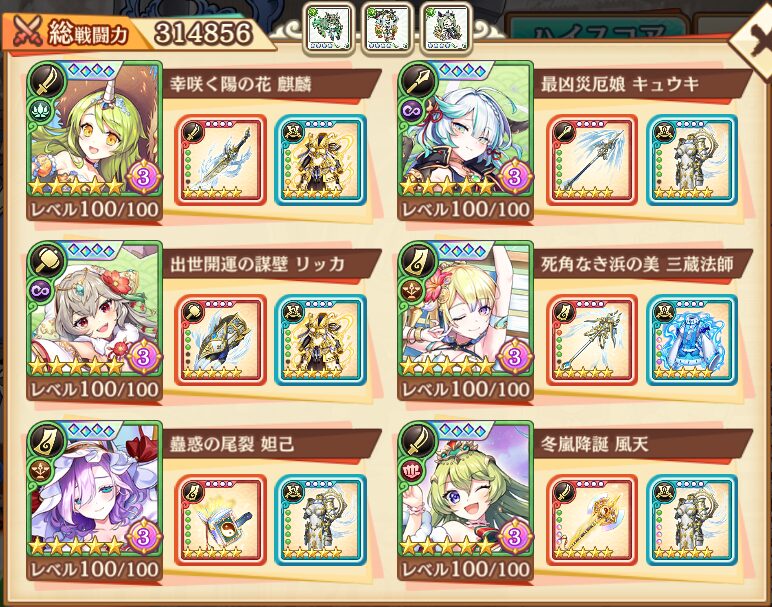772x607 pixels.
Task: Choose 三蔵法師's staff weapon slot
Action: coord(592,340)
